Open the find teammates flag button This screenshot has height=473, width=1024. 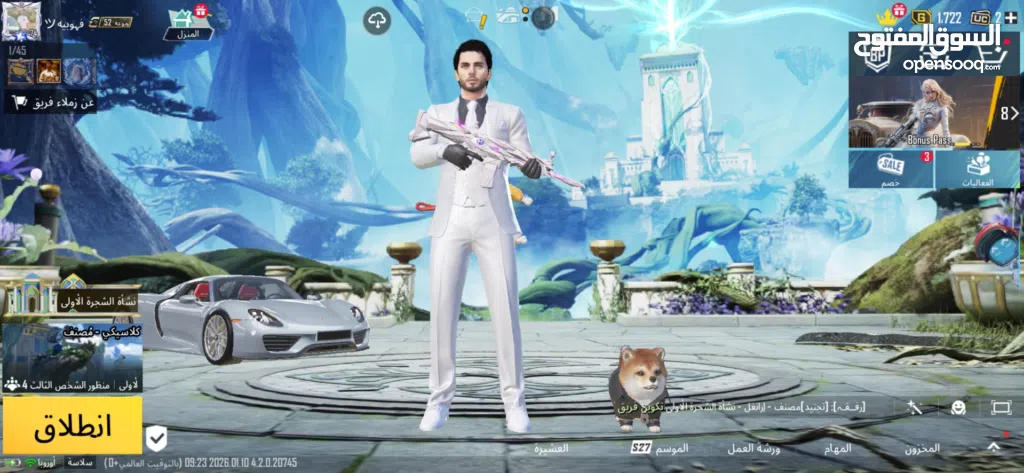[52, 102]
